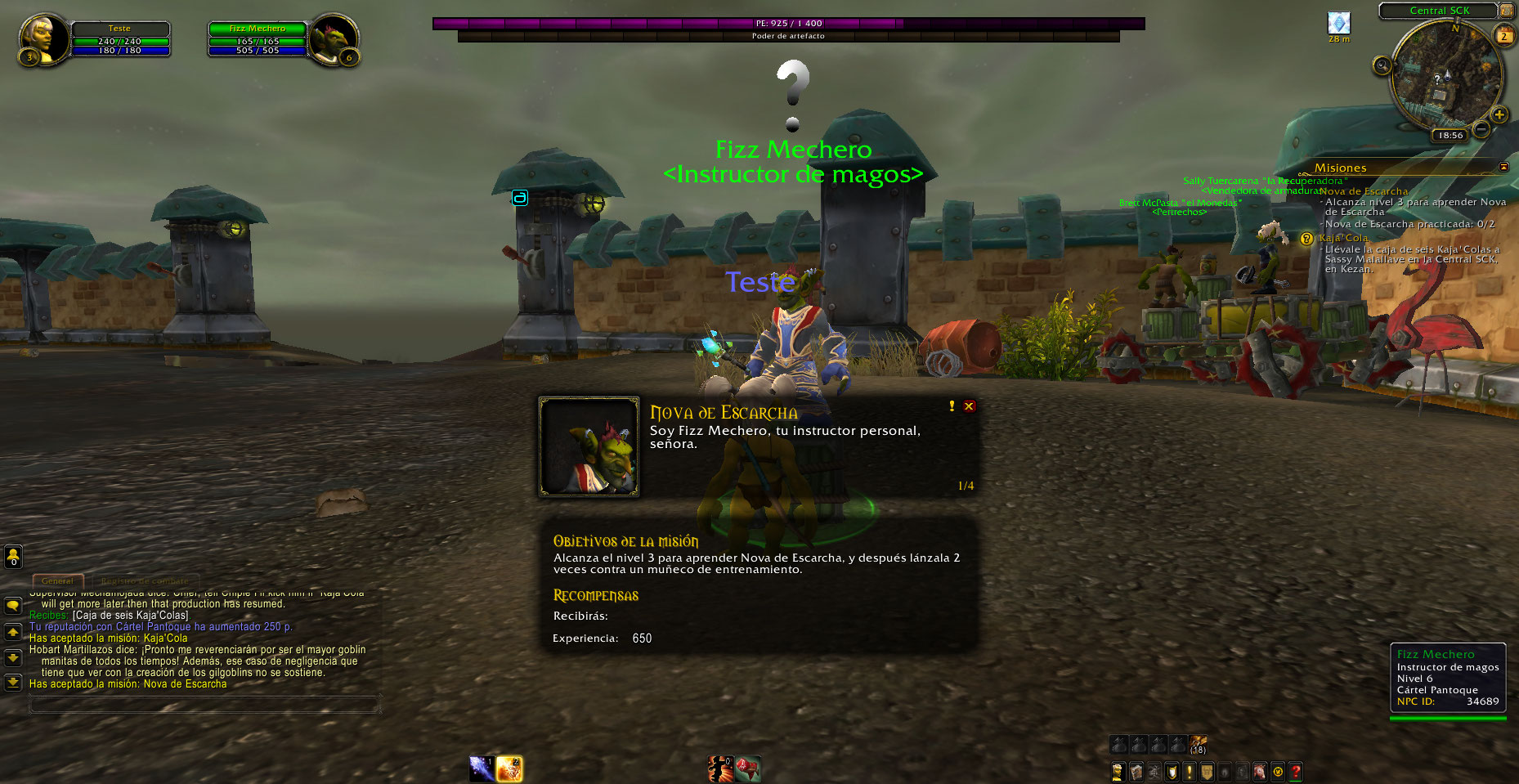Image resolution: width=1519 pixels, height=784 pixels.
Task: Zoom out the minimap with the minus button
Action: tap(1481, 128)
